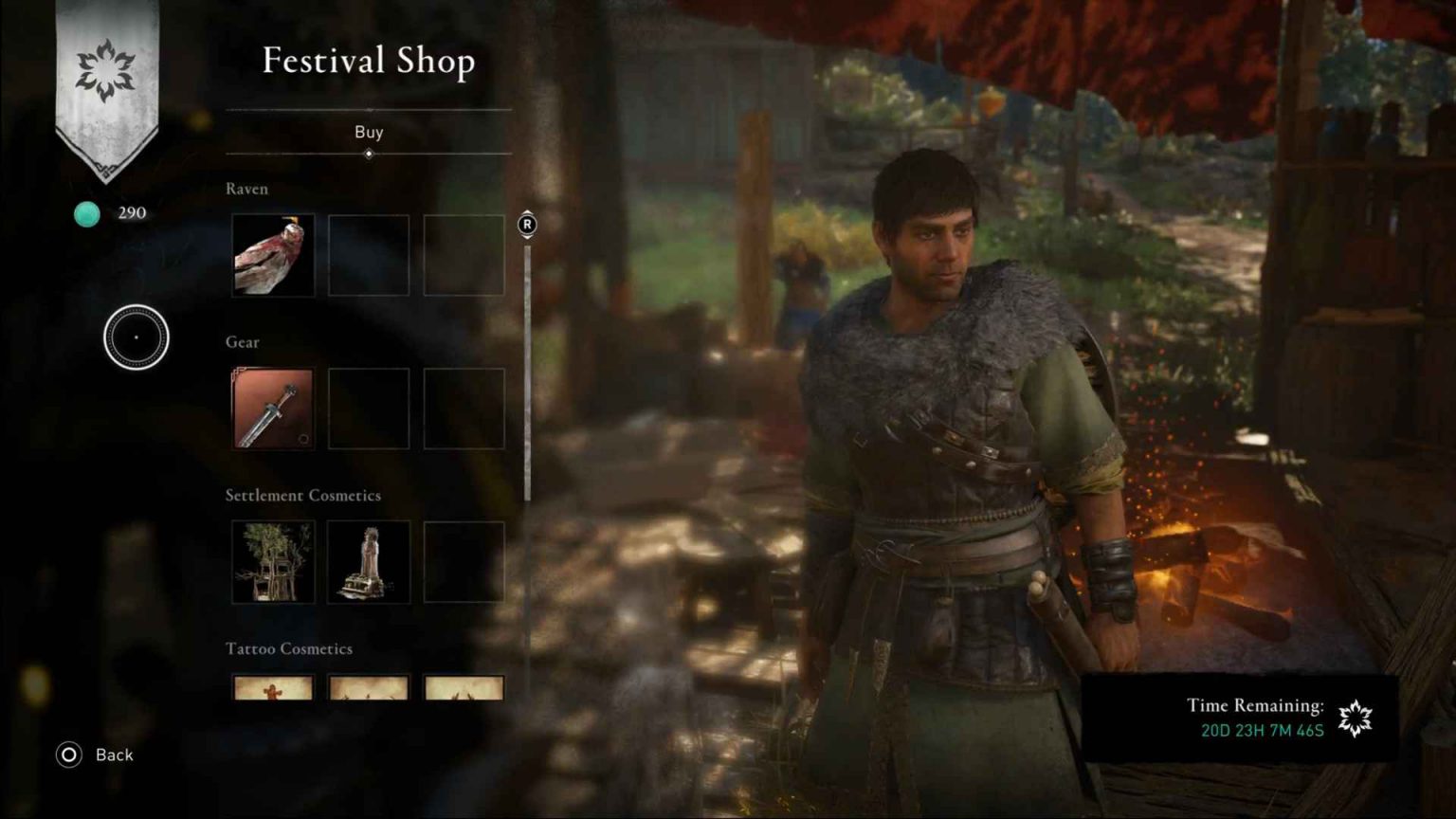Click the tree icon under Settlement Cosmetics

(x=272, y=560)
